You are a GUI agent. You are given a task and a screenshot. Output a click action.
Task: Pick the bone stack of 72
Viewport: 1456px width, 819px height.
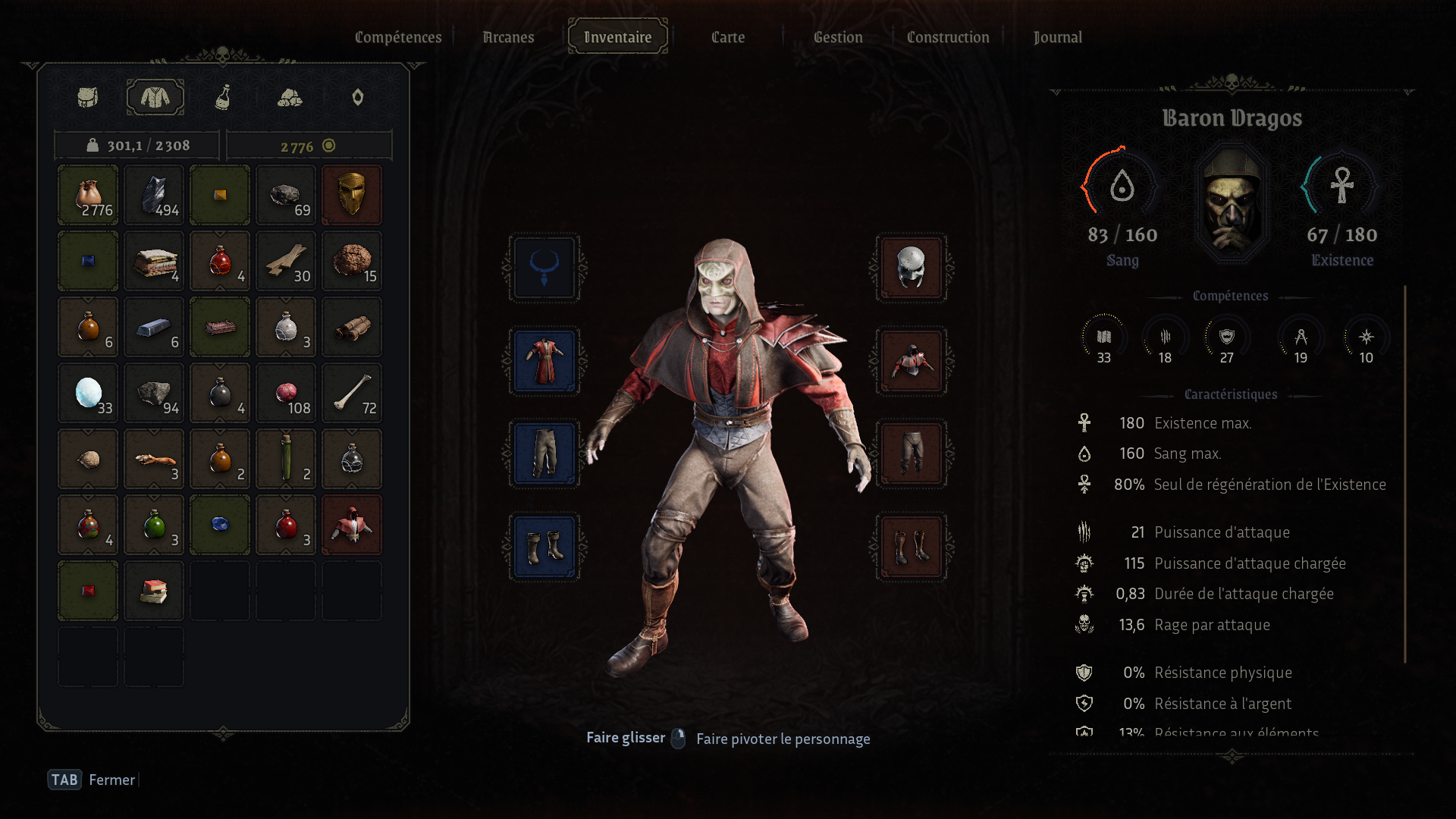click(351, 393)
